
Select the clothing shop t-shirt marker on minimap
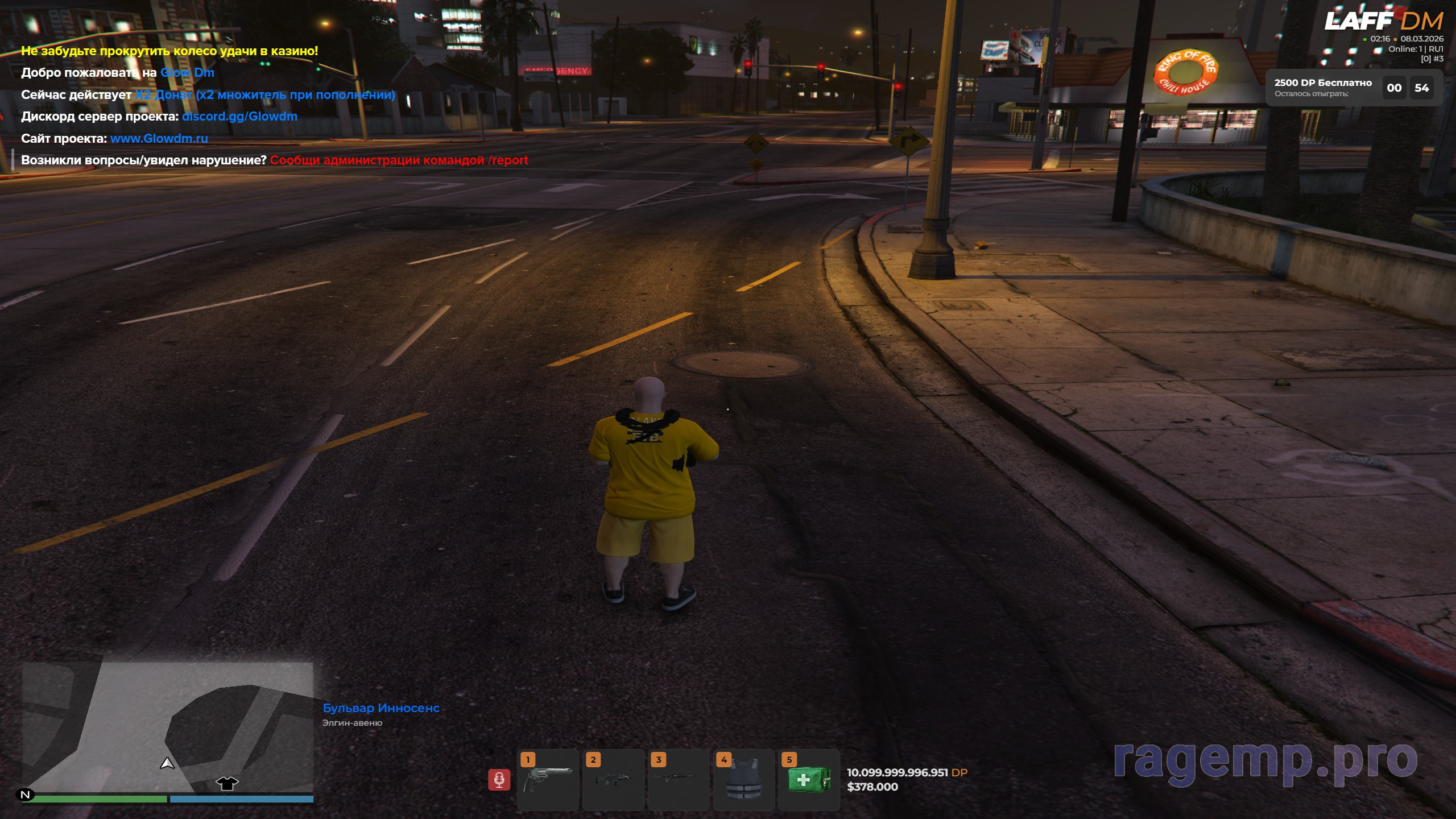coord(227,783)
